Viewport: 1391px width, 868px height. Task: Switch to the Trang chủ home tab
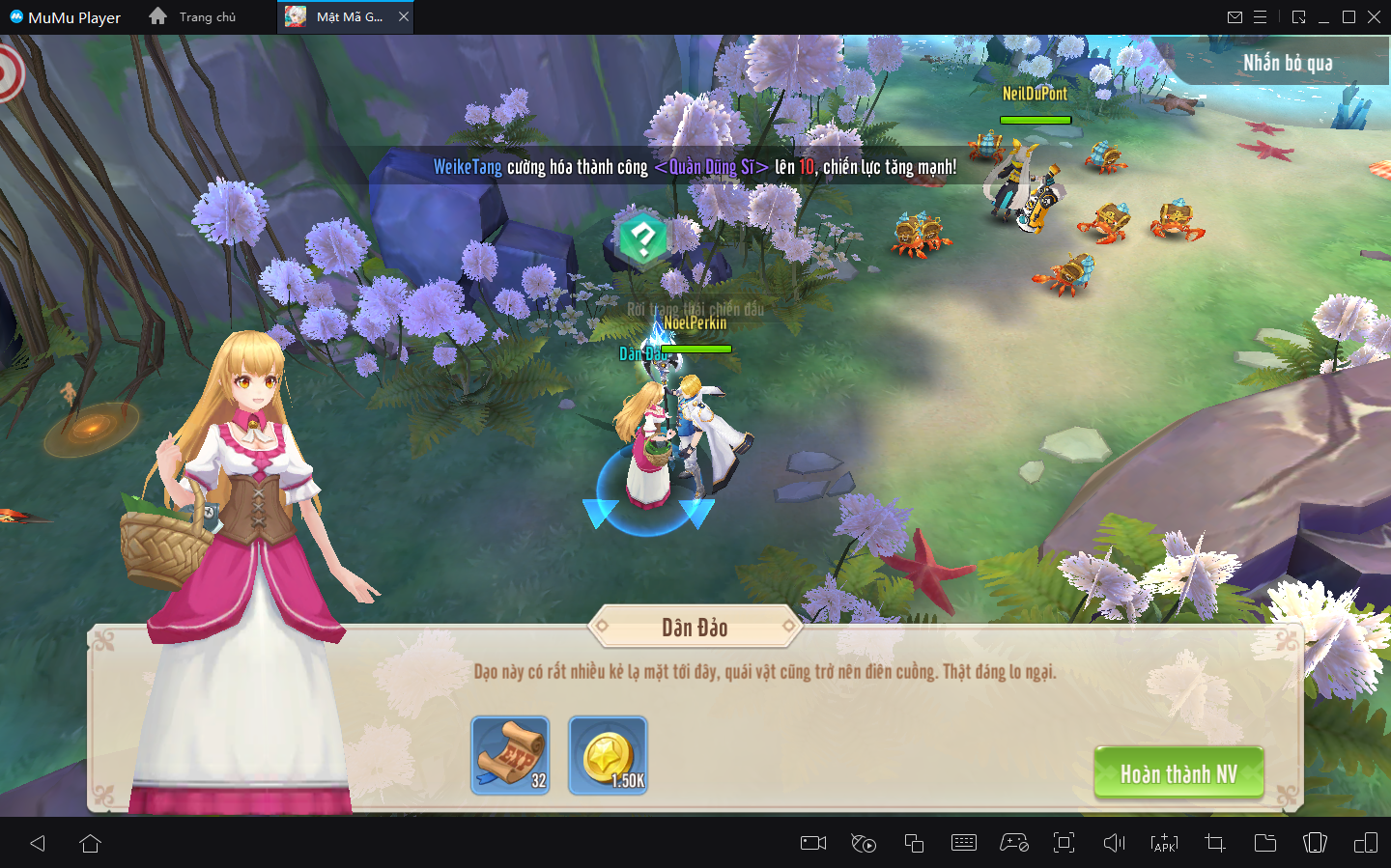point(193,16)
